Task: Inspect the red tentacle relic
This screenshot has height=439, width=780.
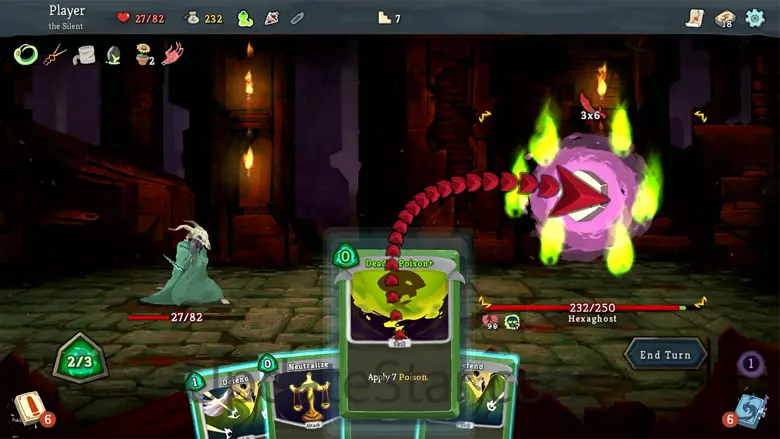Action: click(173, 54)
